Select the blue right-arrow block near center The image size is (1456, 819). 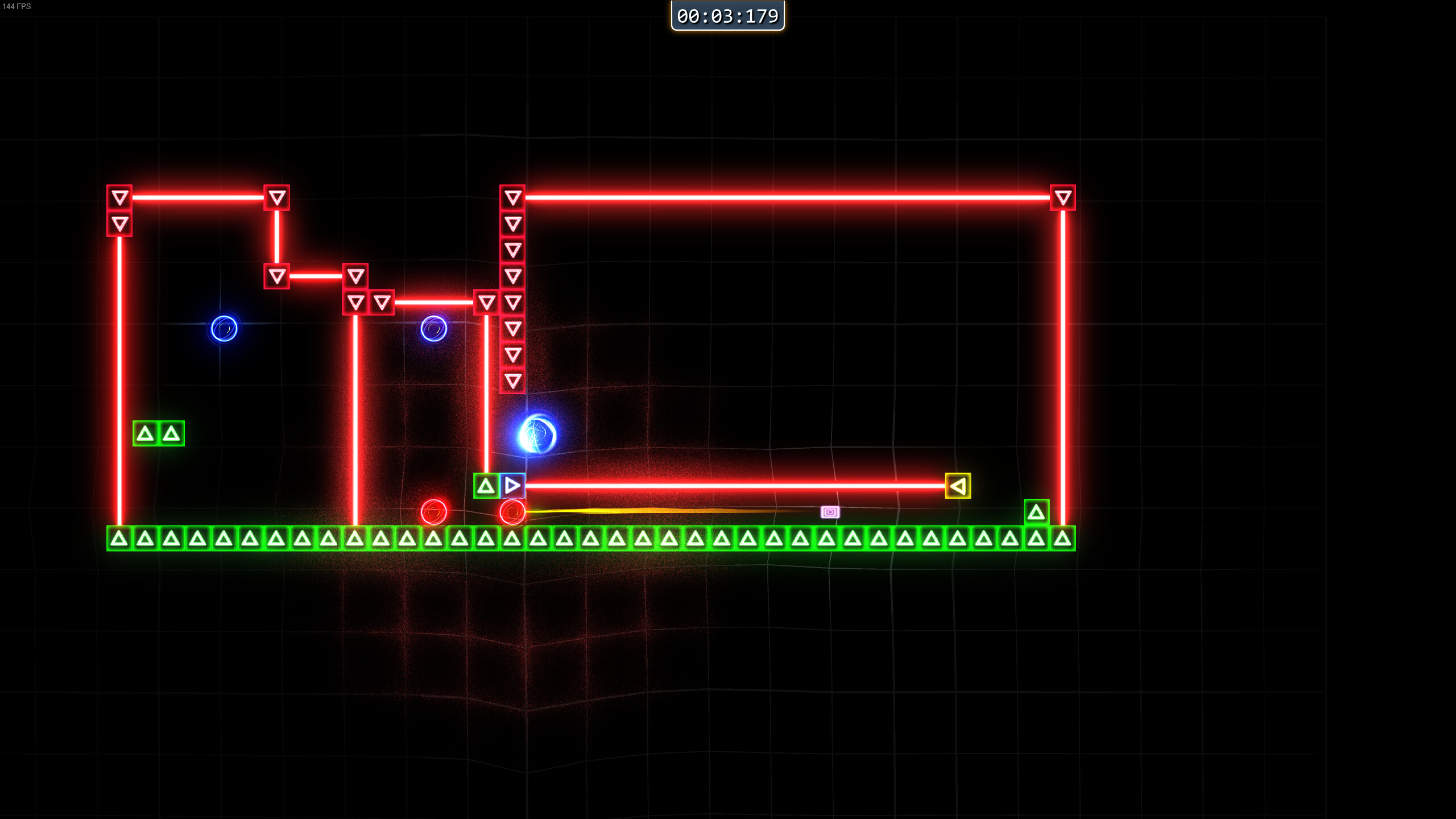point(512,486)
